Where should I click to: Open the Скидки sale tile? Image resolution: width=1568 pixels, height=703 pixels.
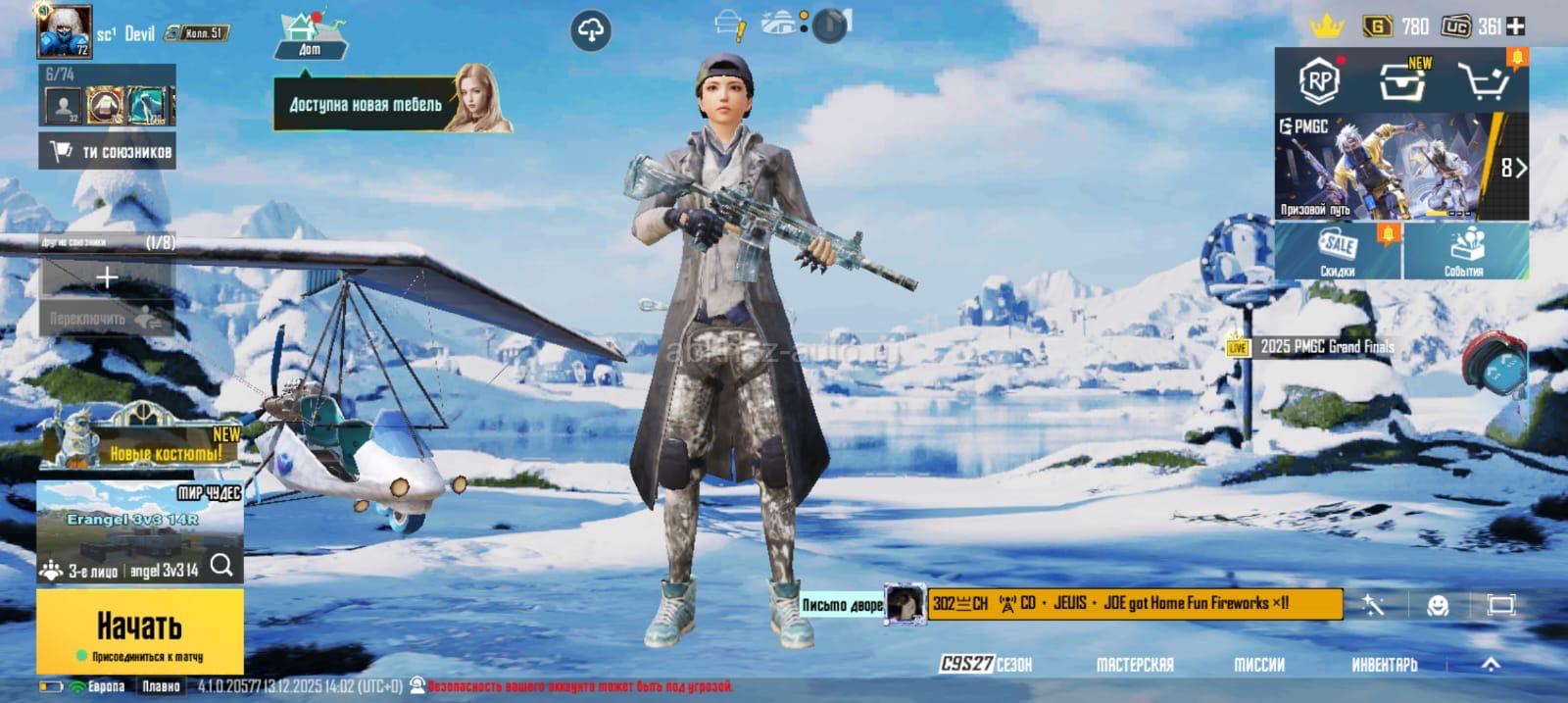click(1338, 251)
